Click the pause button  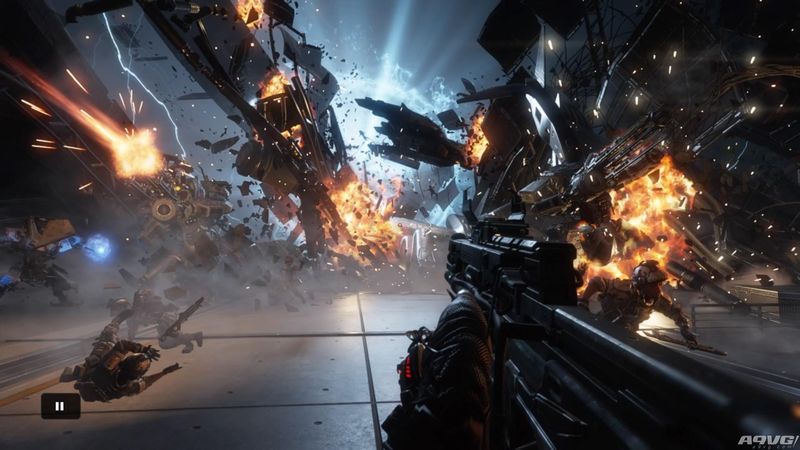point(59,406)
